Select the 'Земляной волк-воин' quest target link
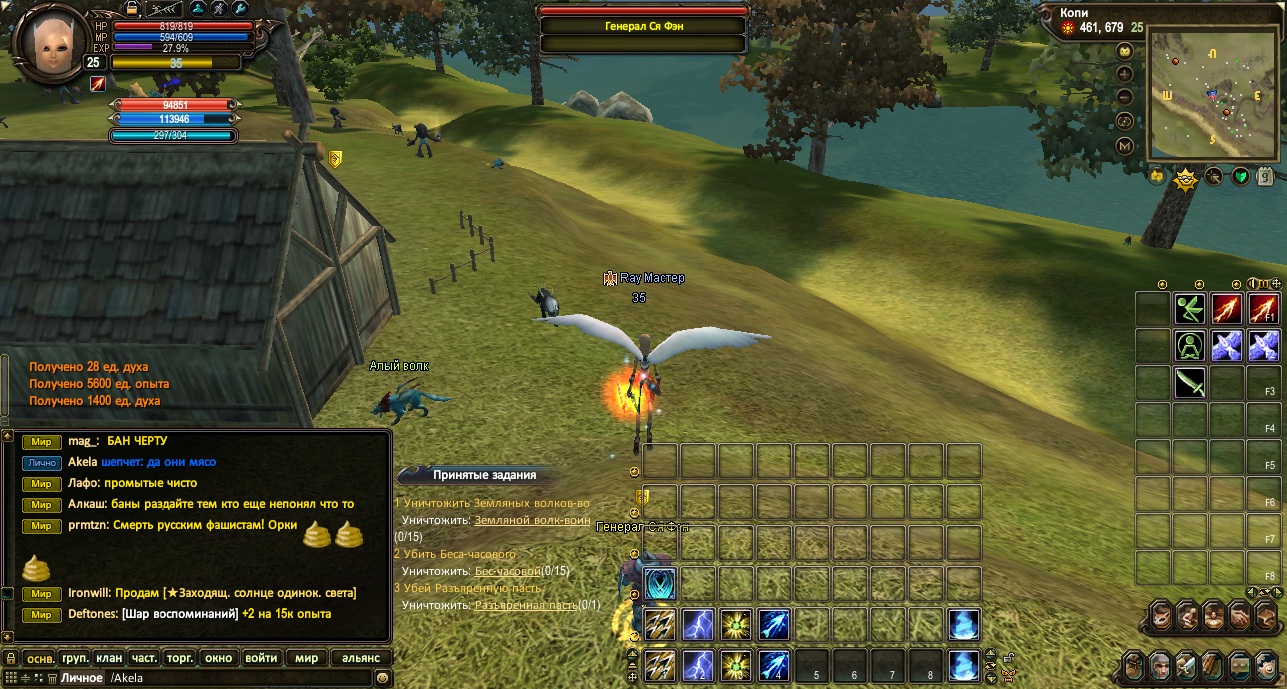 coord(532,520)
